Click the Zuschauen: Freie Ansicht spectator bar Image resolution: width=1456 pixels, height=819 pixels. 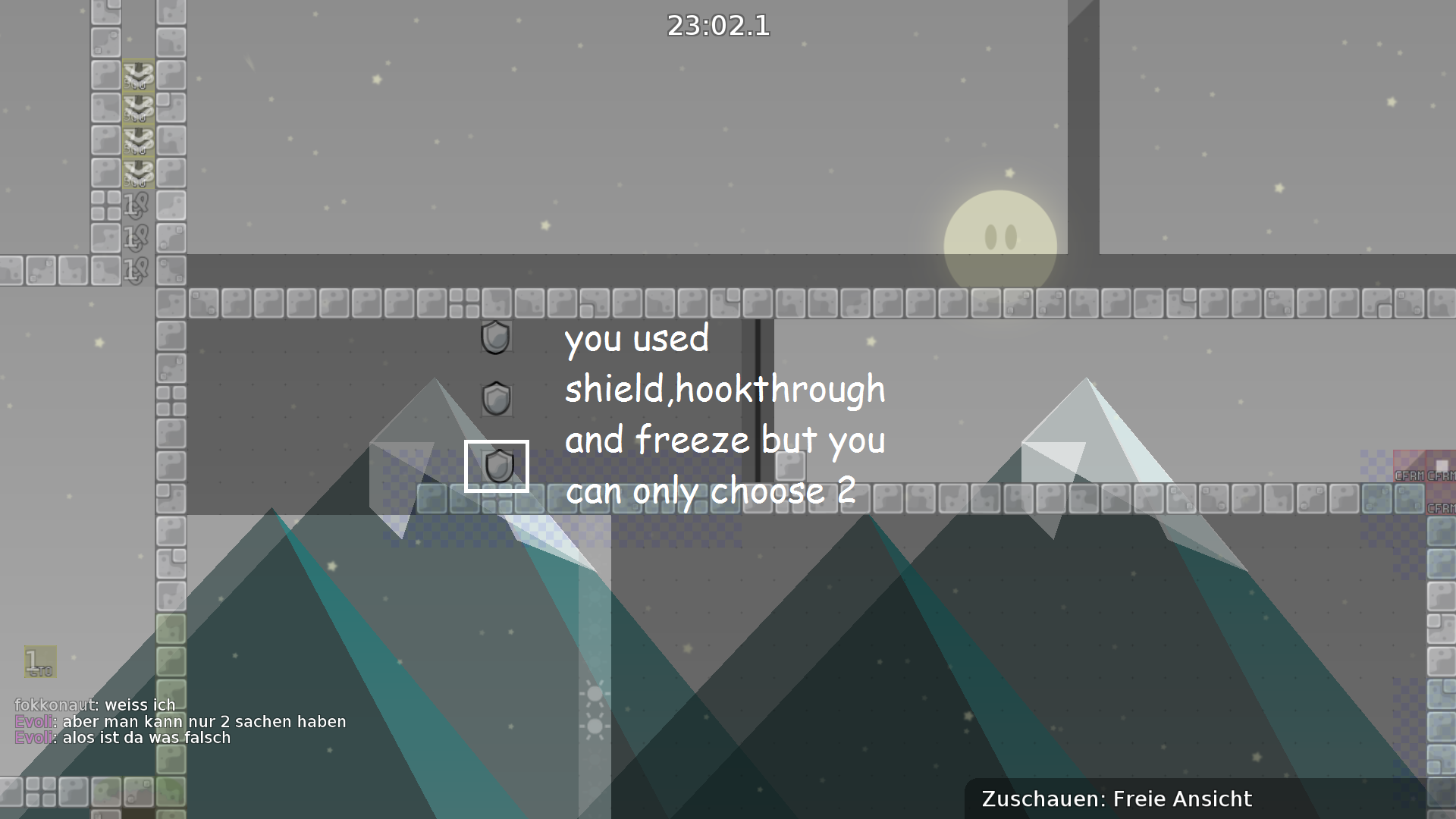pos(1116,799)
